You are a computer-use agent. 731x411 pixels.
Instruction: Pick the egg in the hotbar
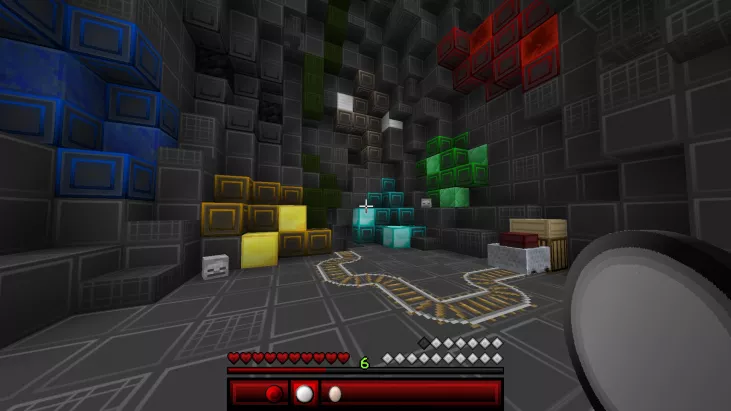pyautogui.click(x=335, y=393)
